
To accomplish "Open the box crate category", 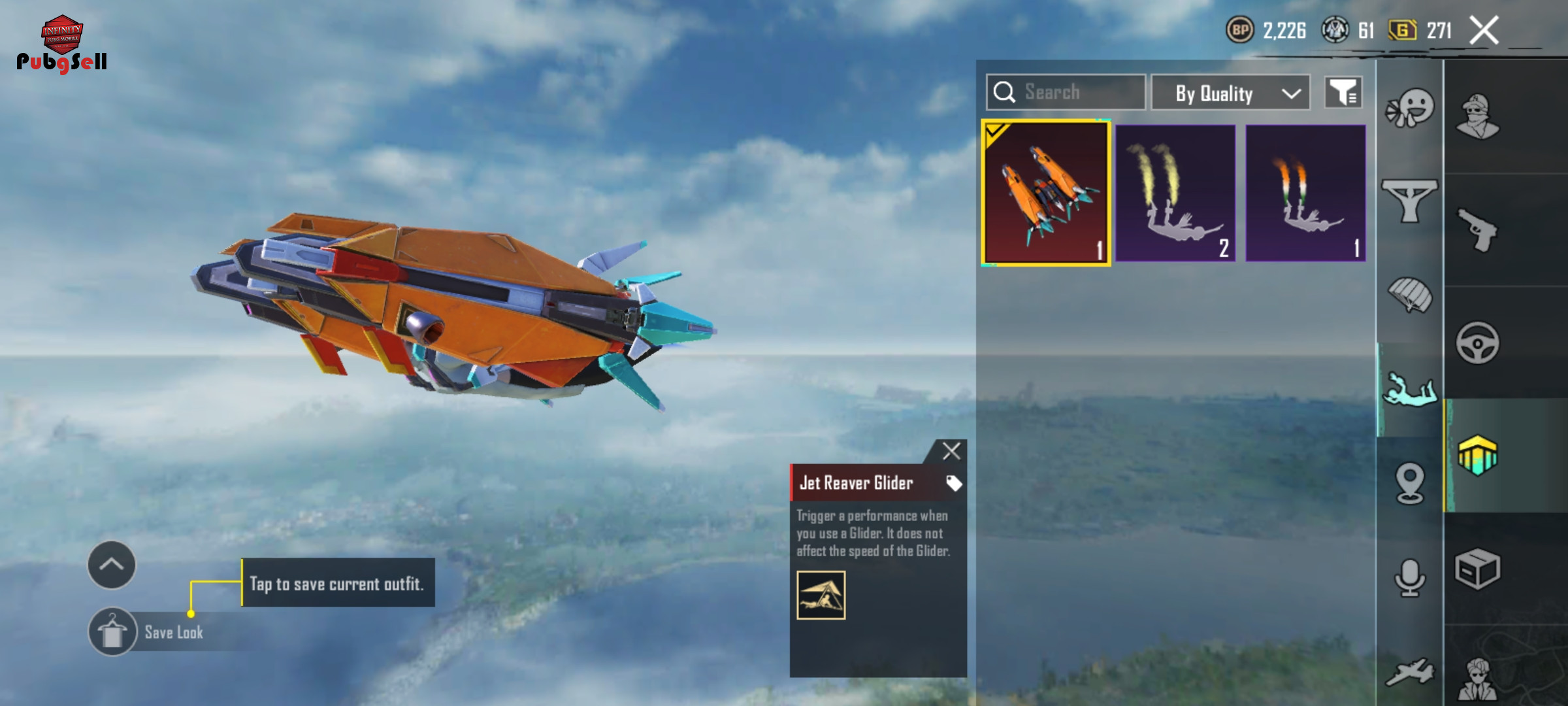I will coord(1478,569).
